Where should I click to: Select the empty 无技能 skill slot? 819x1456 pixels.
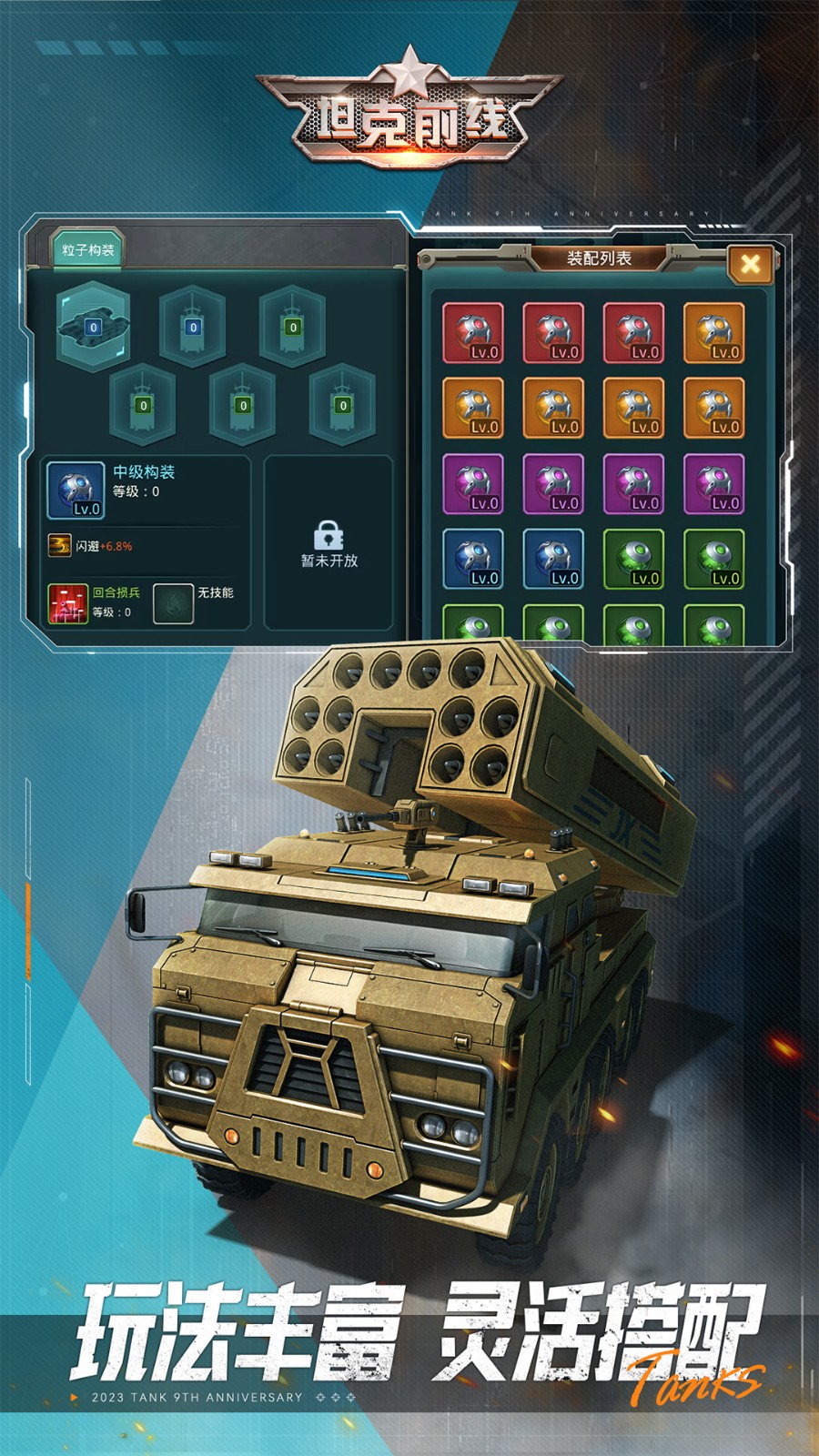(173, 602)
